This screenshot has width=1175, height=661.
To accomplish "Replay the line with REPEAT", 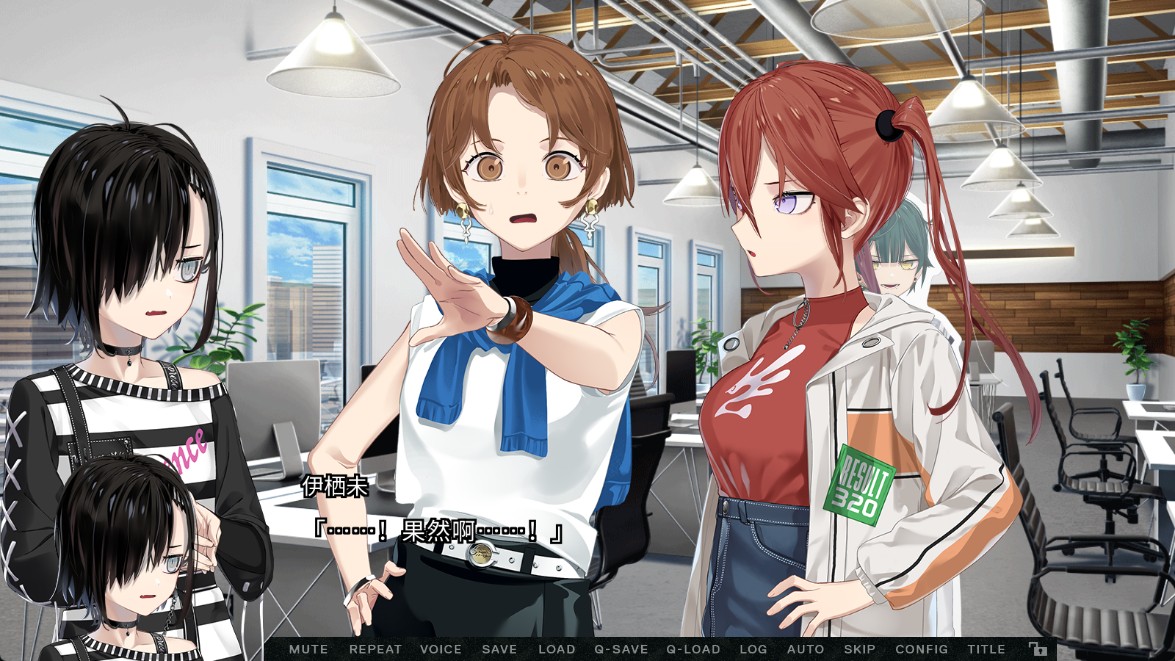I will pyautogui.click(x=375, y=649).
